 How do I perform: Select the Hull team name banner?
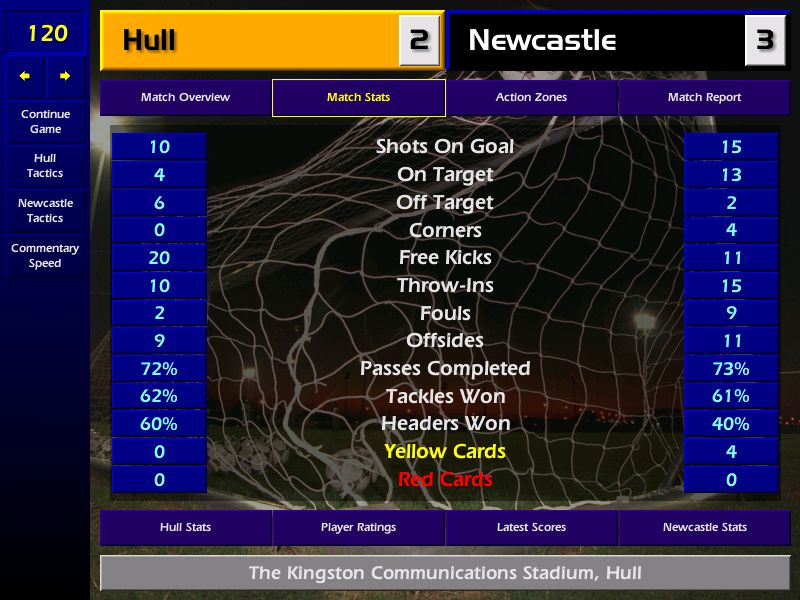click(x=250, y=41)
